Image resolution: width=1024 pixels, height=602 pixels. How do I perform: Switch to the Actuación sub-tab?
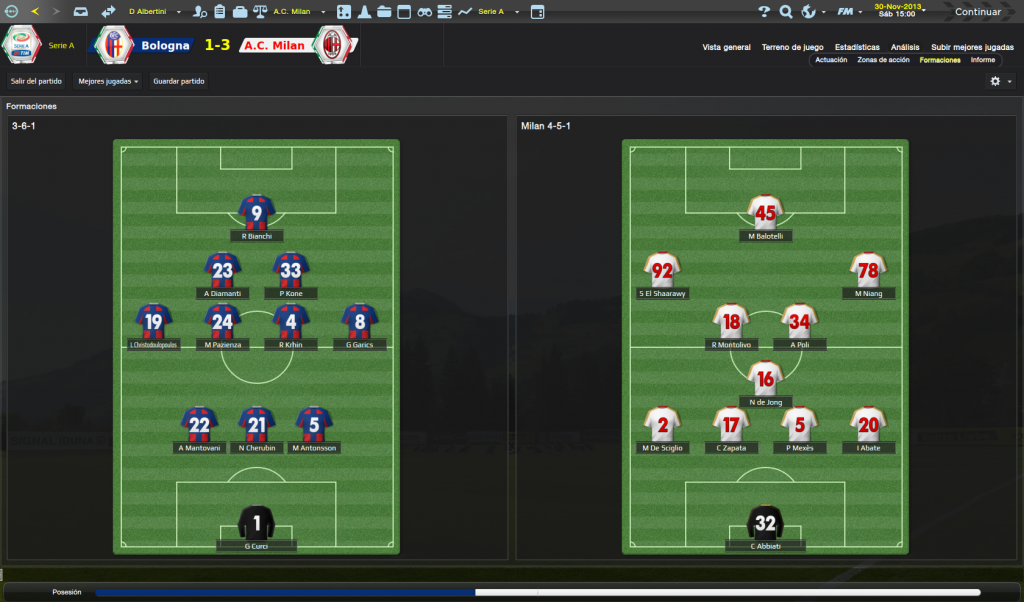(x=831, y=60)
